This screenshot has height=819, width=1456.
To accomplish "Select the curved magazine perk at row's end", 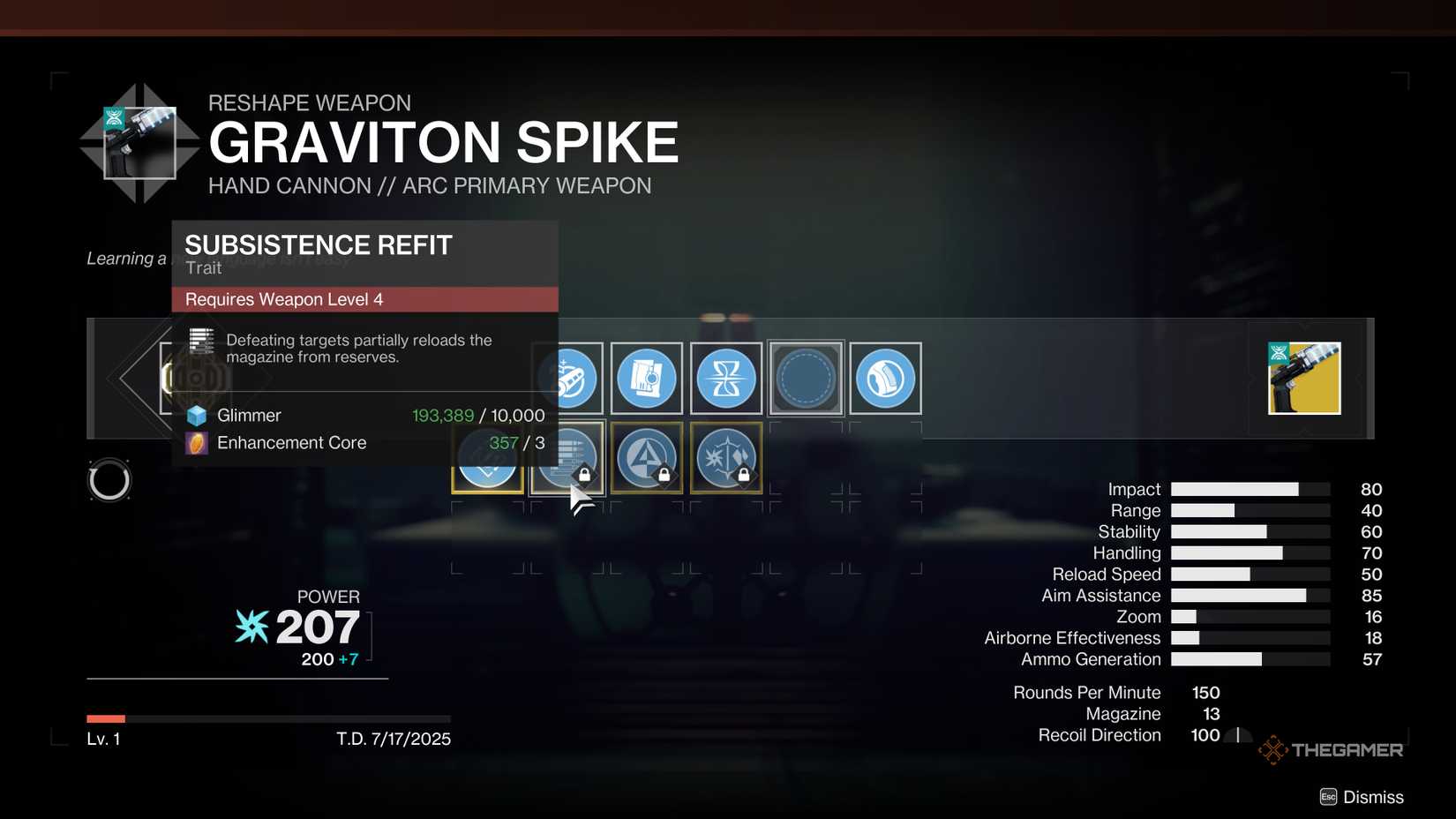I will (885, 378).
